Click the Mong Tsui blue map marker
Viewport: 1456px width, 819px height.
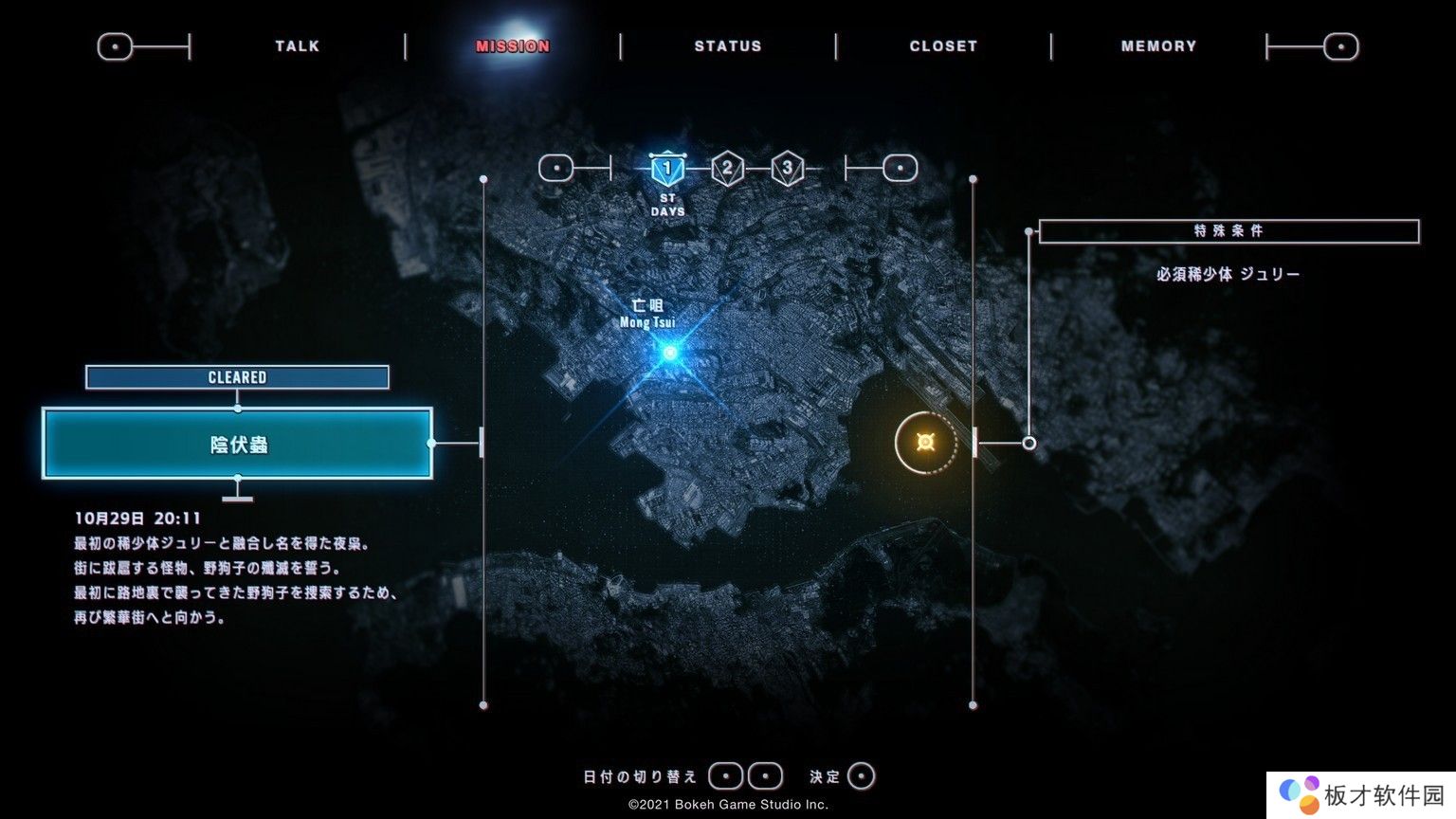pos(670,353)
